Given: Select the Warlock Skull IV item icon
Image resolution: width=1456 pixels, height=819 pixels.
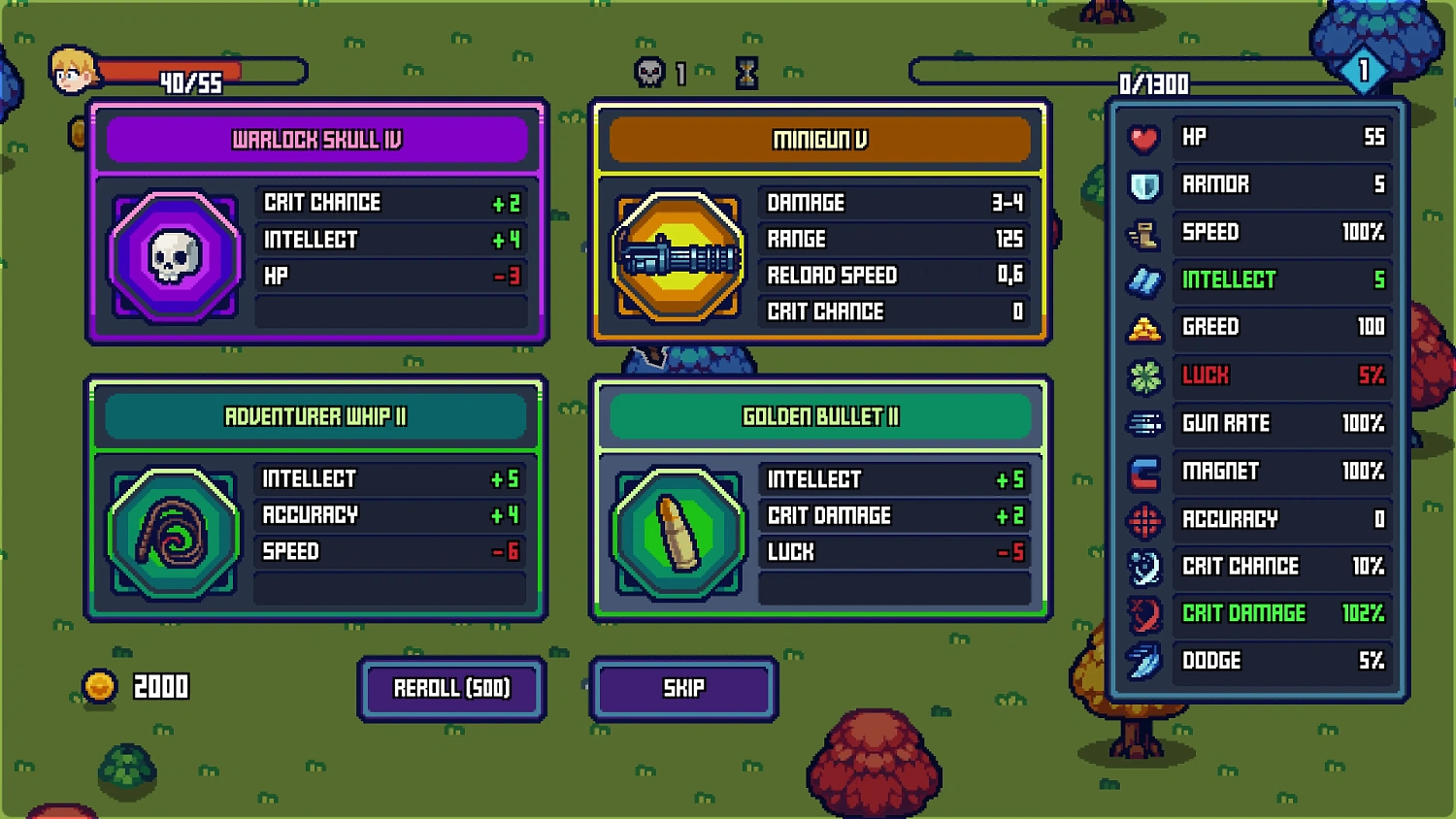Looking at the screenshot, I should [x=175, y=254].
